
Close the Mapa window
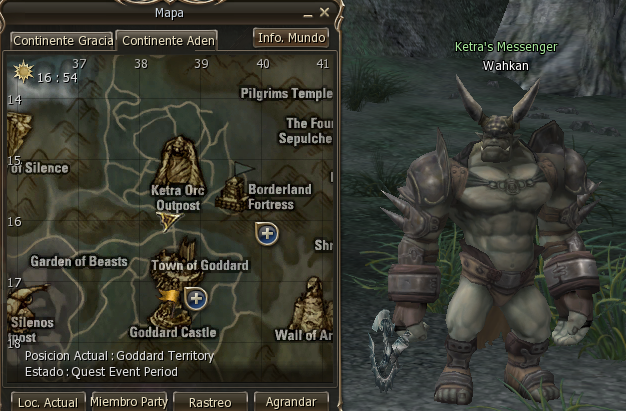pos(324,12)
